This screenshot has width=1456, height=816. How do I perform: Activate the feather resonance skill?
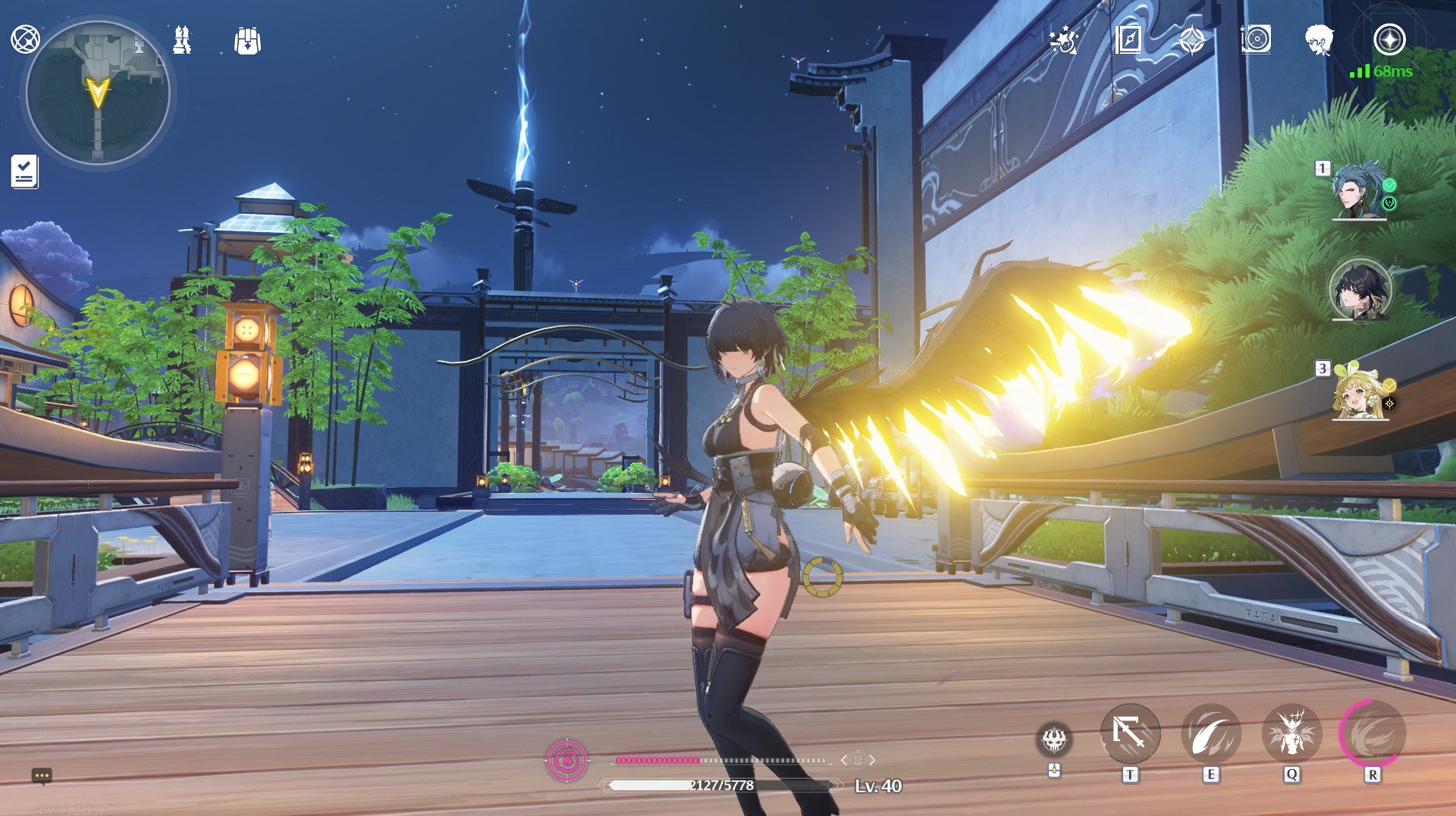(1211, 734)
